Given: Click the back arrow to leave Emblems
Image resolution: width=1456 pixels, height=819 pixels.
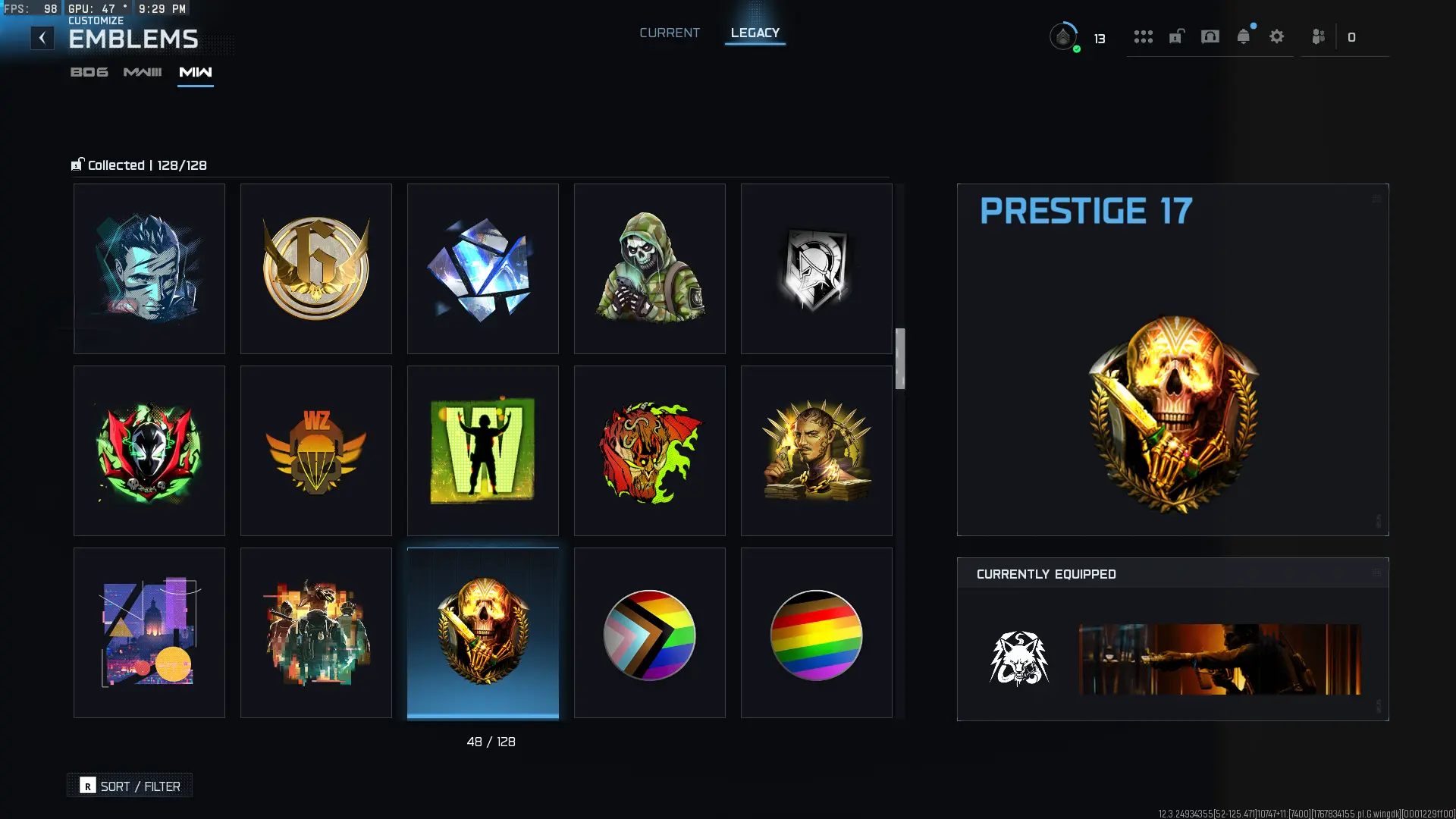Looking at the screenshot, I should pos(42,37).
